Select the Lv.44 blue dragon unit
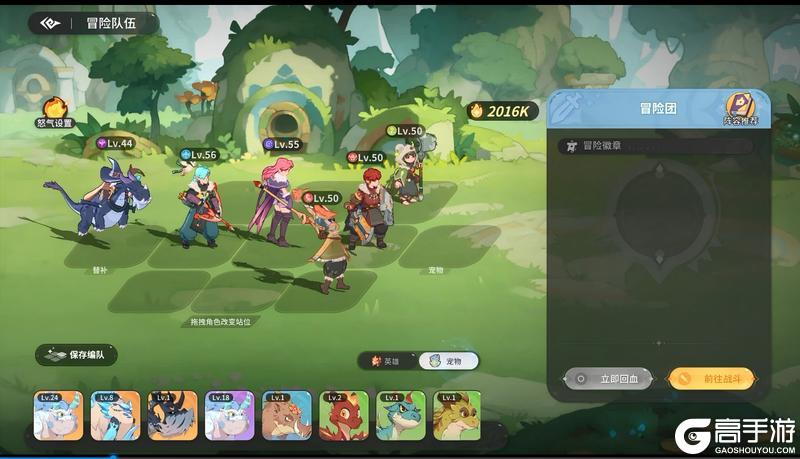This screenshot has width=800, height=459. pyautogui.click(x=107, y=196)
